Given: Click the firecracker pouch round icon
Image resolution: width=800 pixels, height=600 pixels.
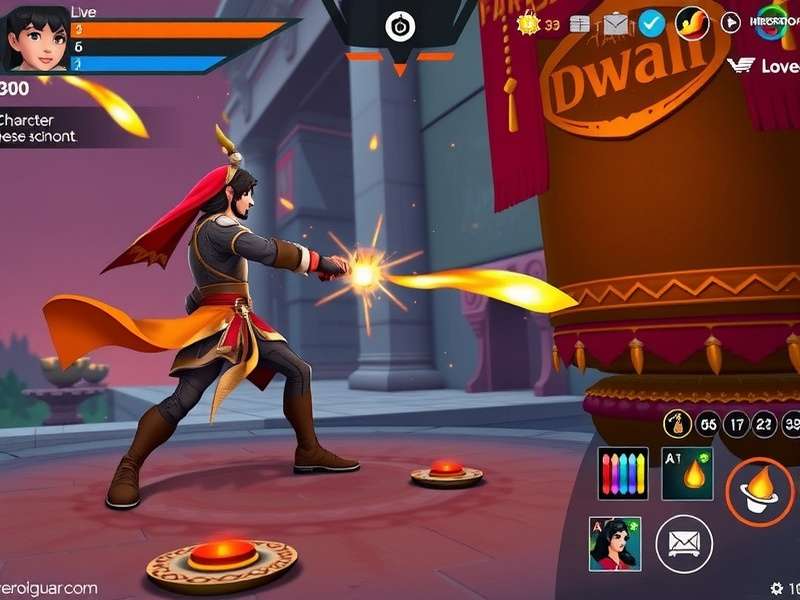Looking at the screenshot, I should coord(677,425).
